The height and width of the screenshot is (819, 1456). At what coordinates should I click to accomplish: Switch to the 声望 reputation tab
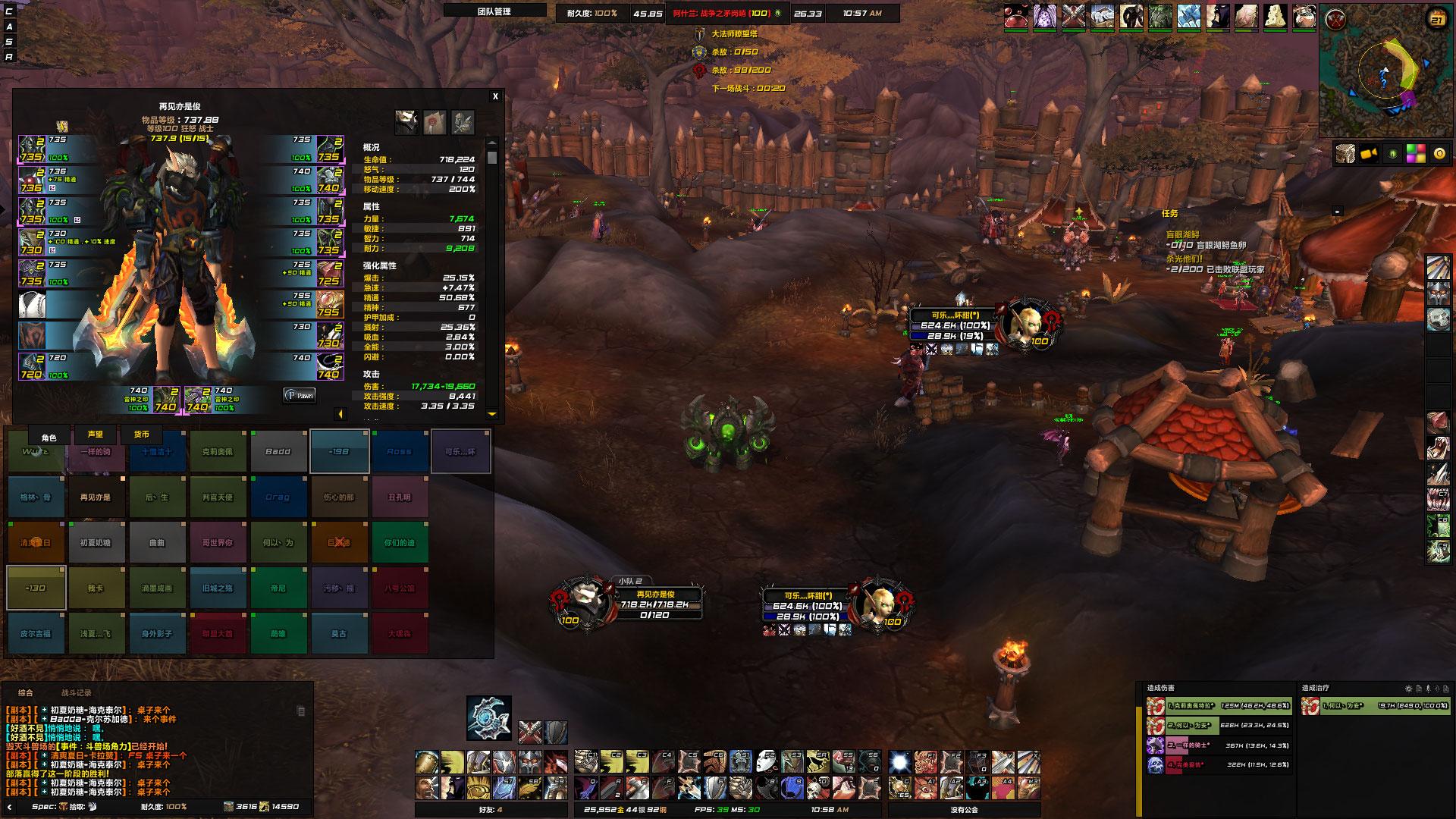point(95,435)
